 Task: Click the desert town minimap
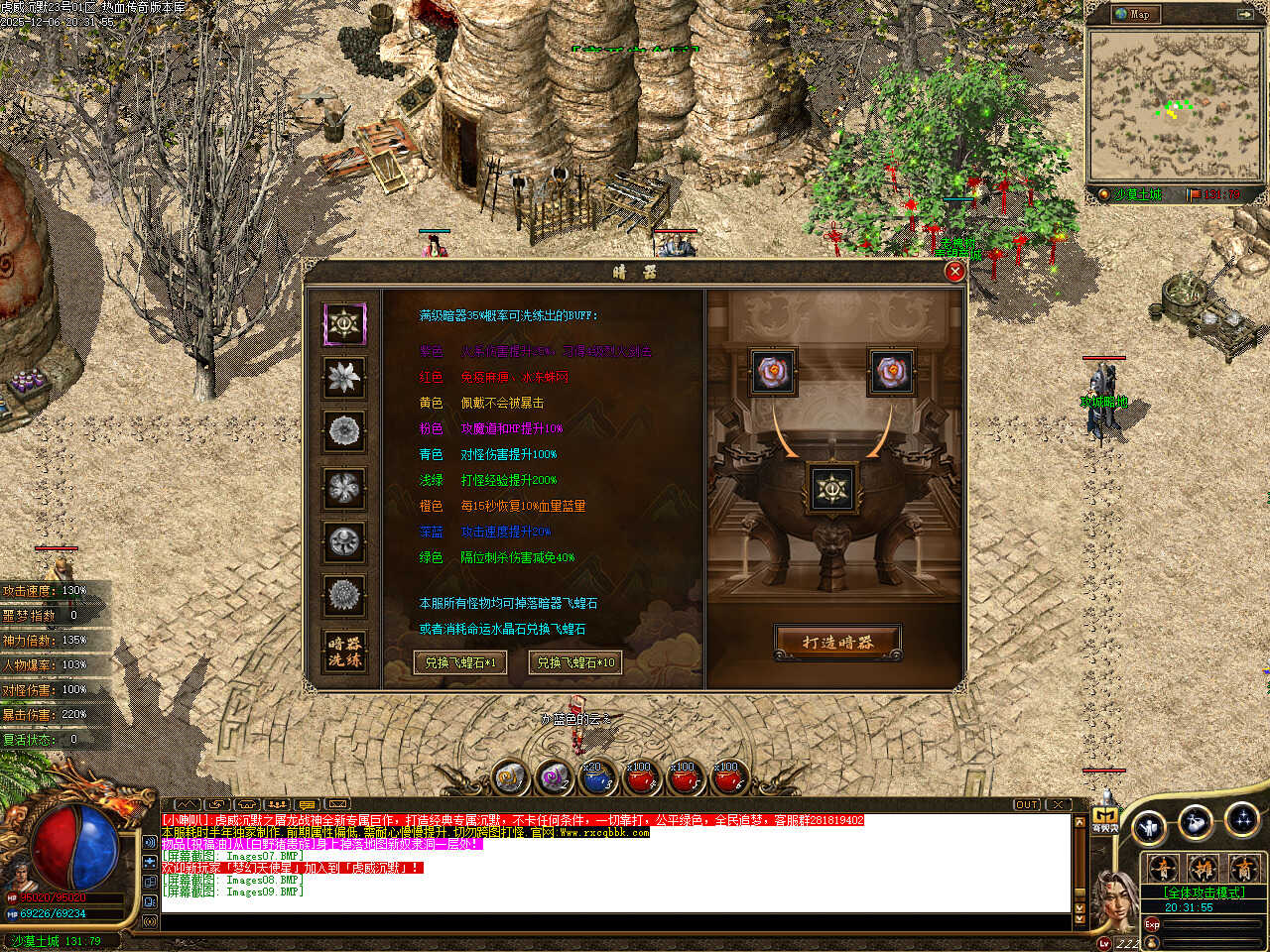1172,104
